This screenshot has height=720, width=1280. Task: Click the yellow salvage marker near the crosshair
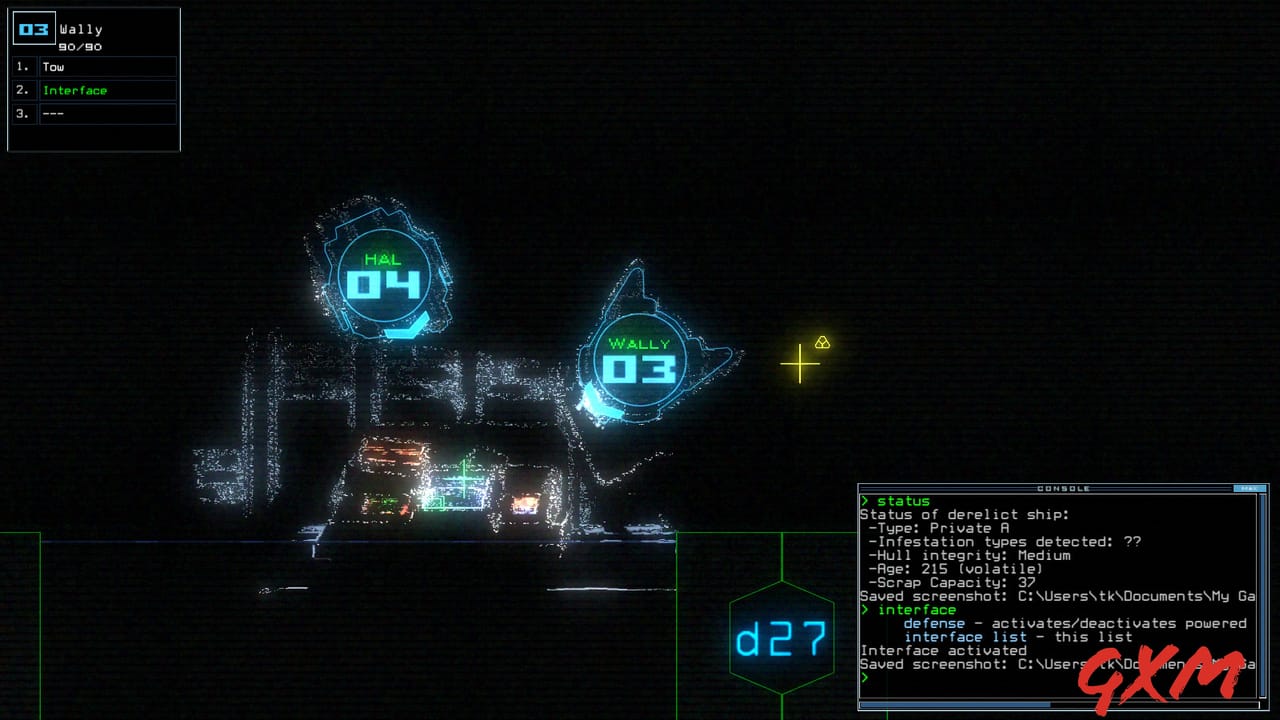coord(822,343)
